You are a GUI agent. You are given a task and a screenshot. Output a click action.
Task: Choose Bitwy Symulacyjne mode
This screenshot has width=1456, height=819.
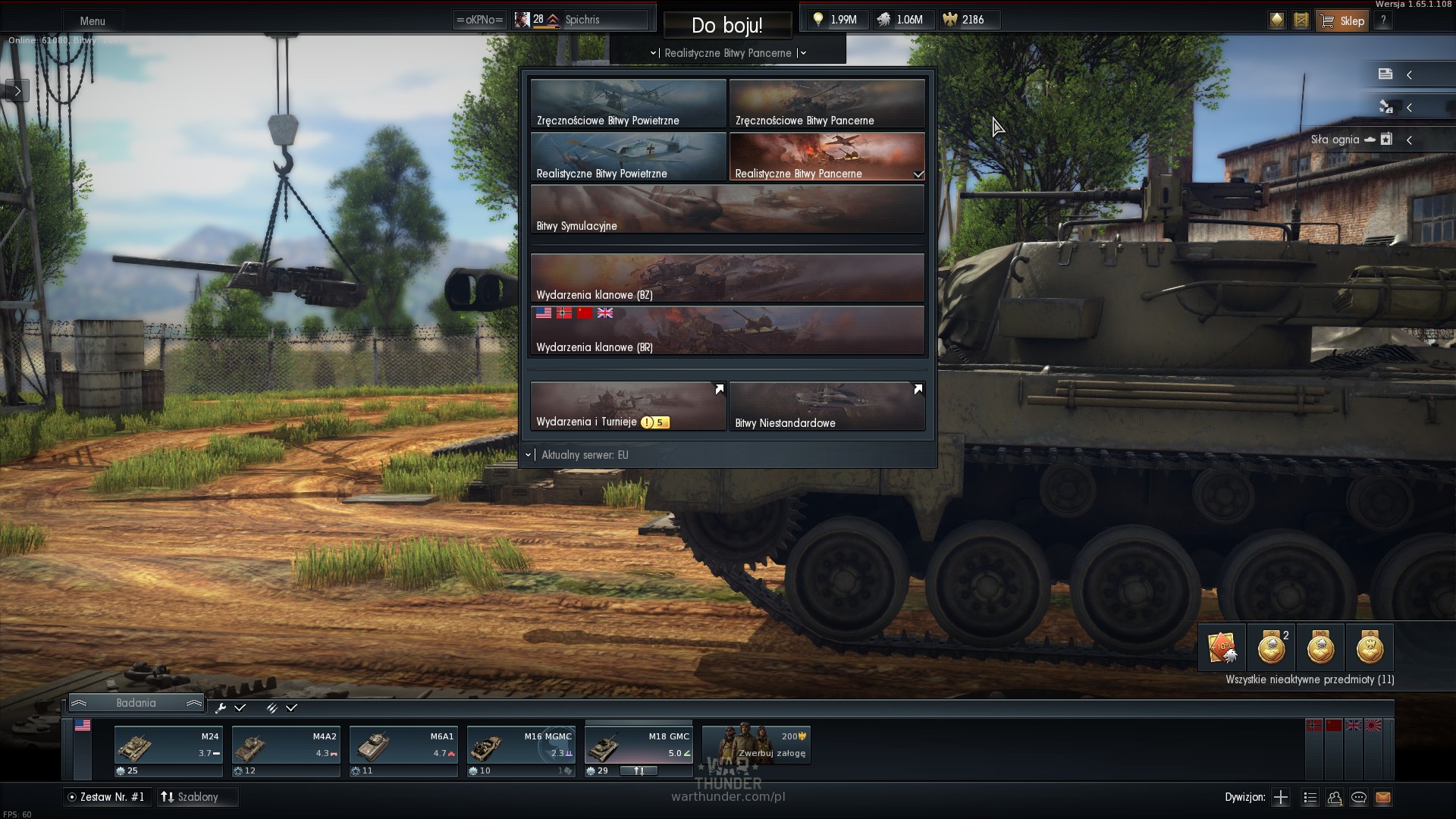pyautogui.click(x=726, y=210)
